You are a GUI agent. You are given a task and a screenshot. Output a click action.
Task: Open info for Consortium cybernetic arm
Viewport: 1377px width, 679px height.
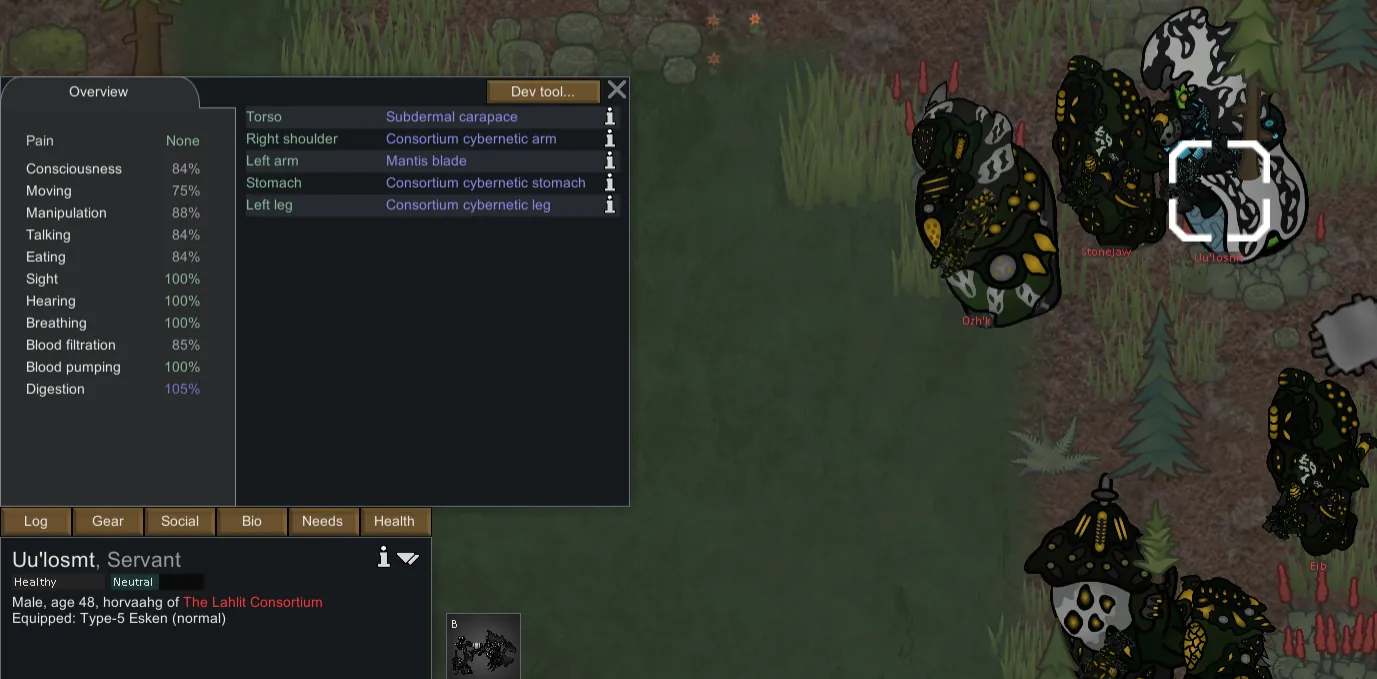610,139
